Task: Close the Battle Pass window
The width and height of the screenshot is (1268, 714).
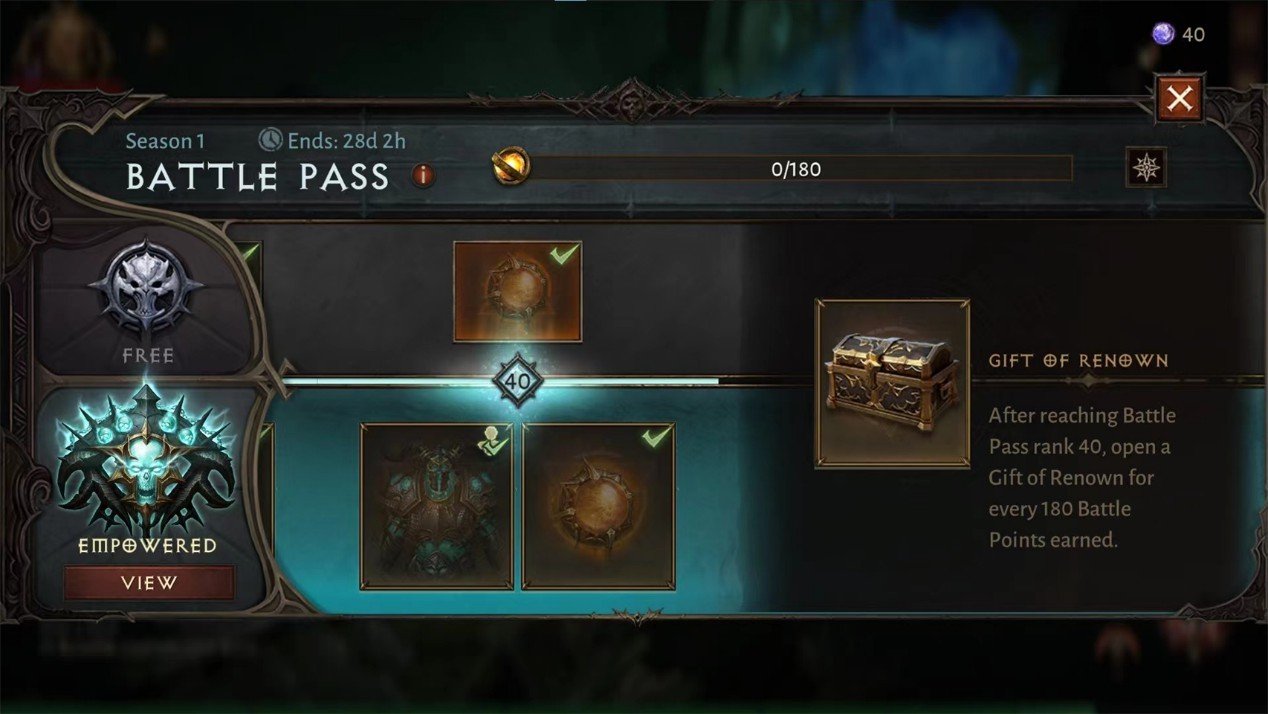Action: [x=1180, y=98]
